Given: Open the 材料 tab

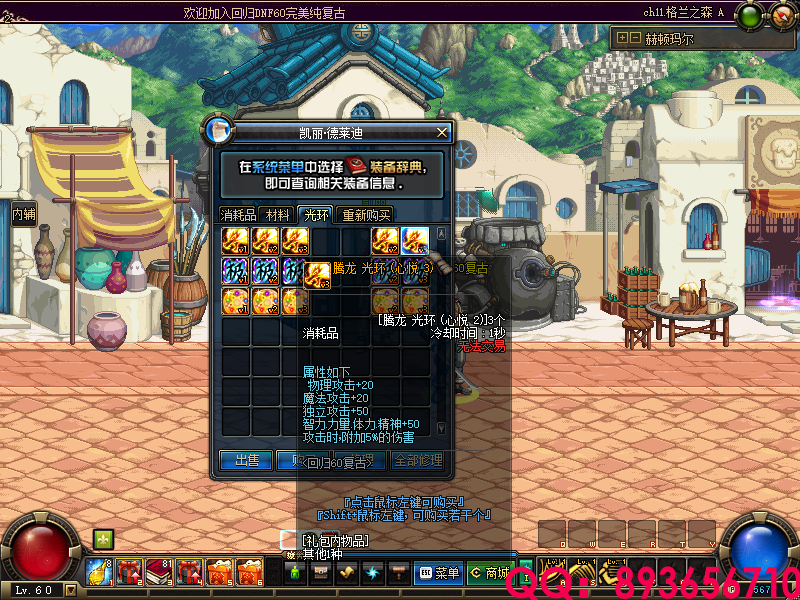Looking at the screenshot, I should [279, 214].
